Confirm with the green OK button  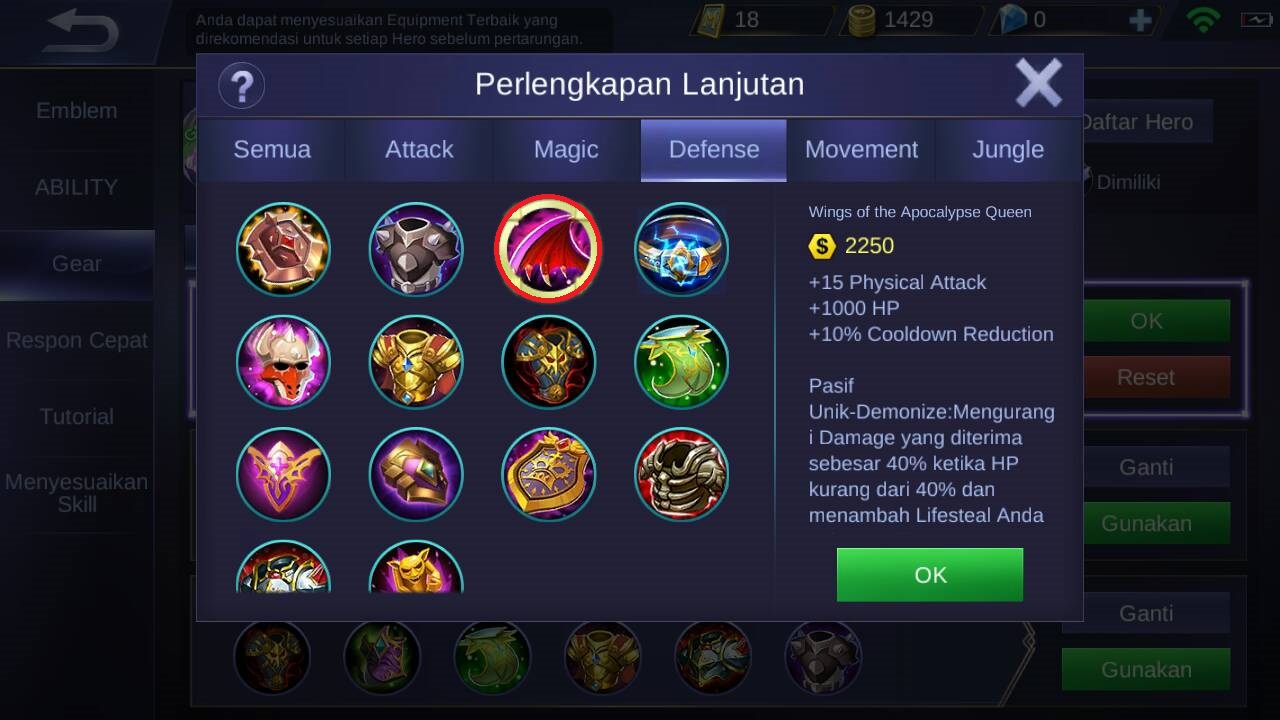click(929, 575)
